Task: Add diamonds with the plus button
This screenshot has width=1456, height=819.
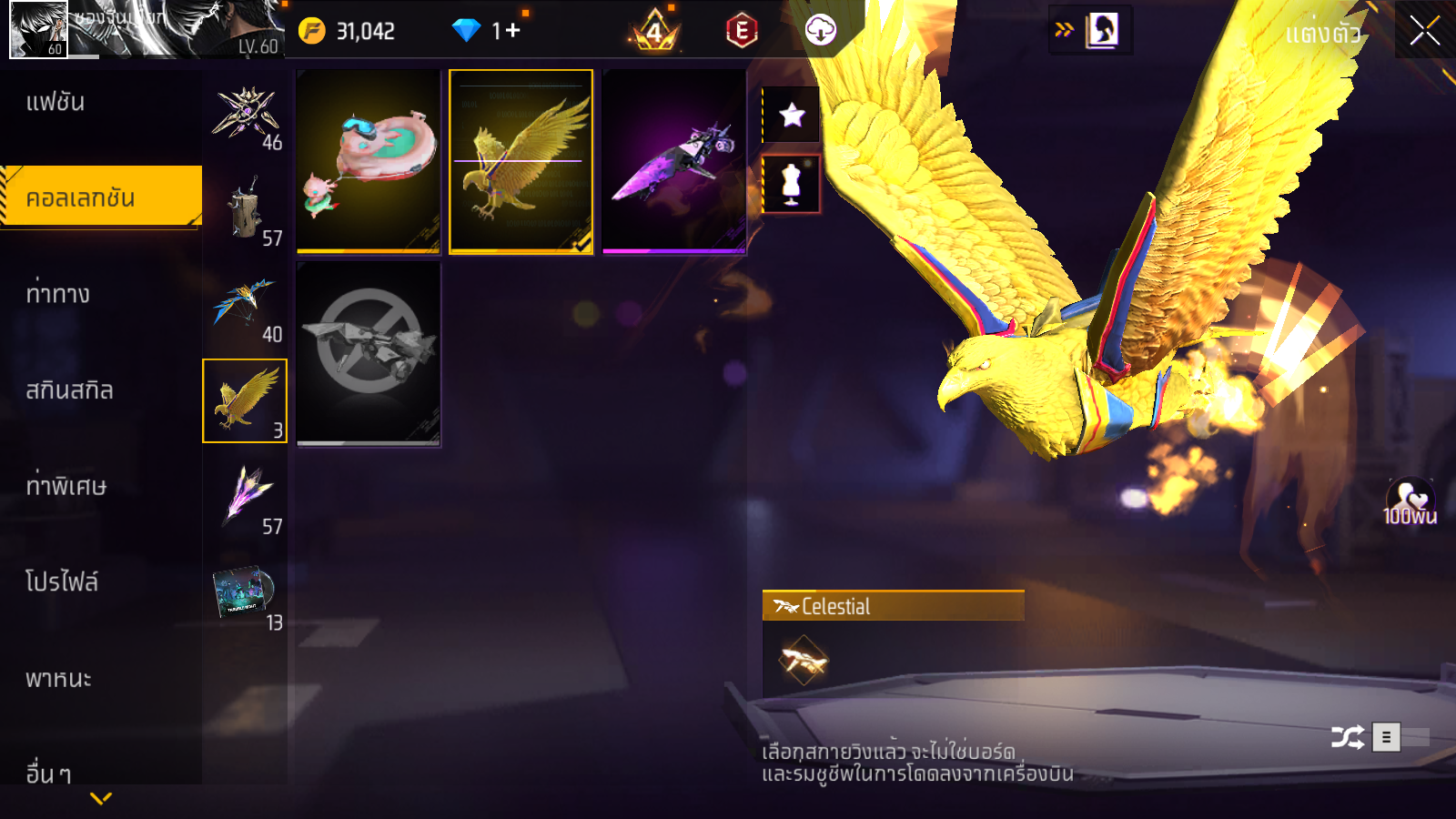Action: (x=513, y=31)
